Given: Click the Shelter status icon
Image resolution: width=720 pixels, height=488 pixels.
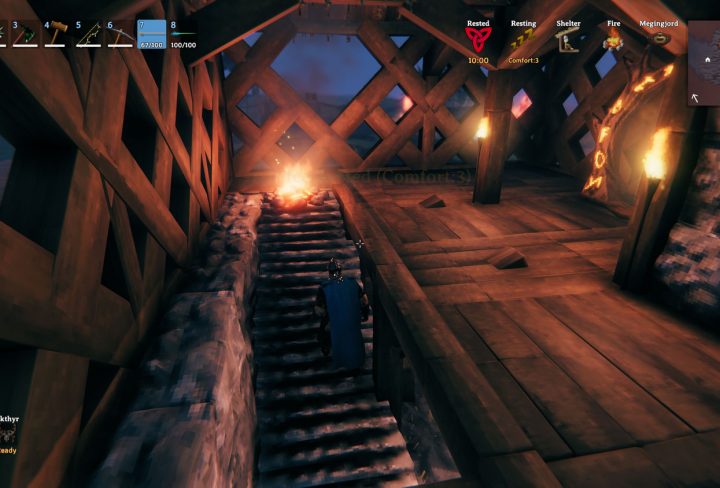Looking at the screenshot, I should click(568, 40).
